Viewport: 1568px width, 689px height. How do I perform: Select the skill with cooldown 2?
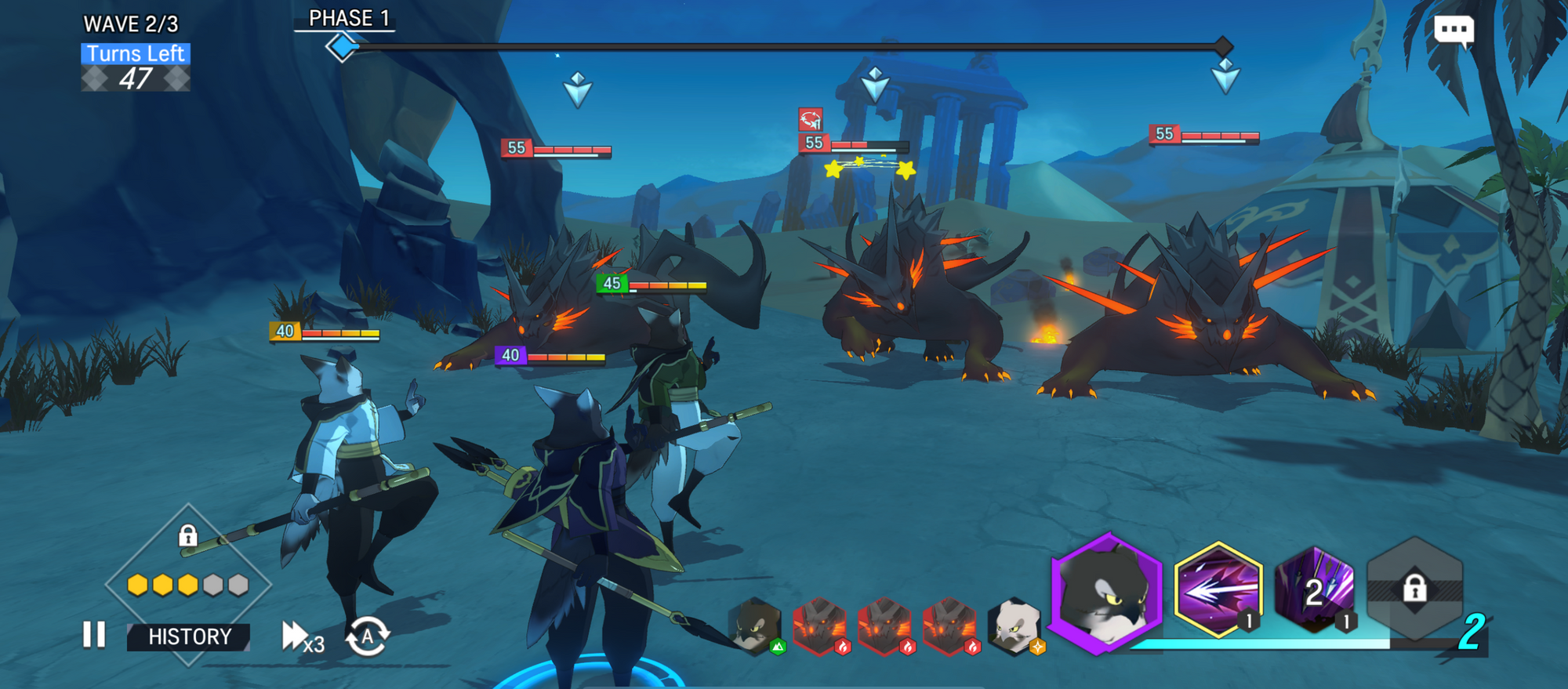click(x=1316, y=590)
